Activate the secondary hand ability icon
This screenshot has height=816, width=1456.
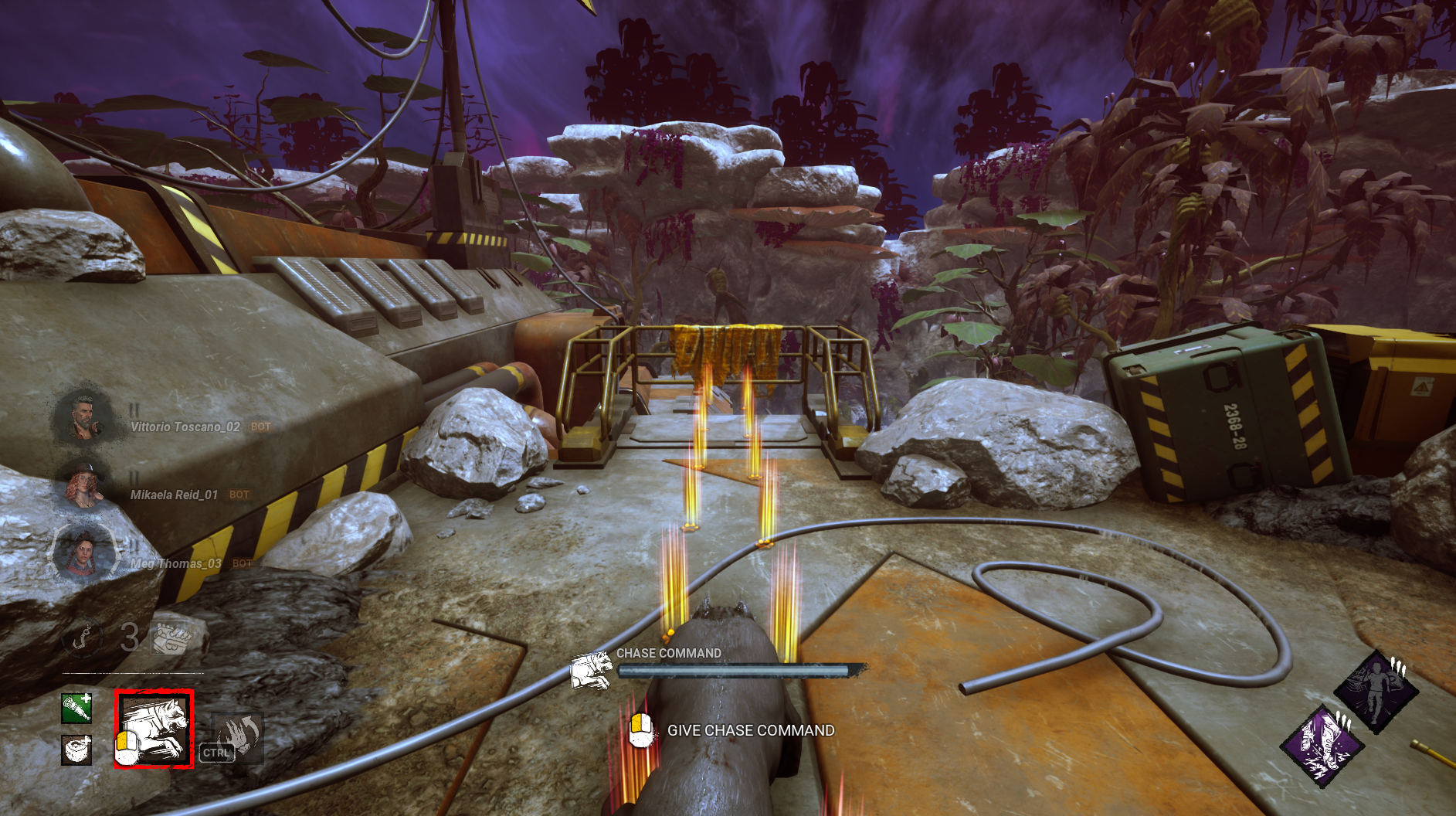237,738
